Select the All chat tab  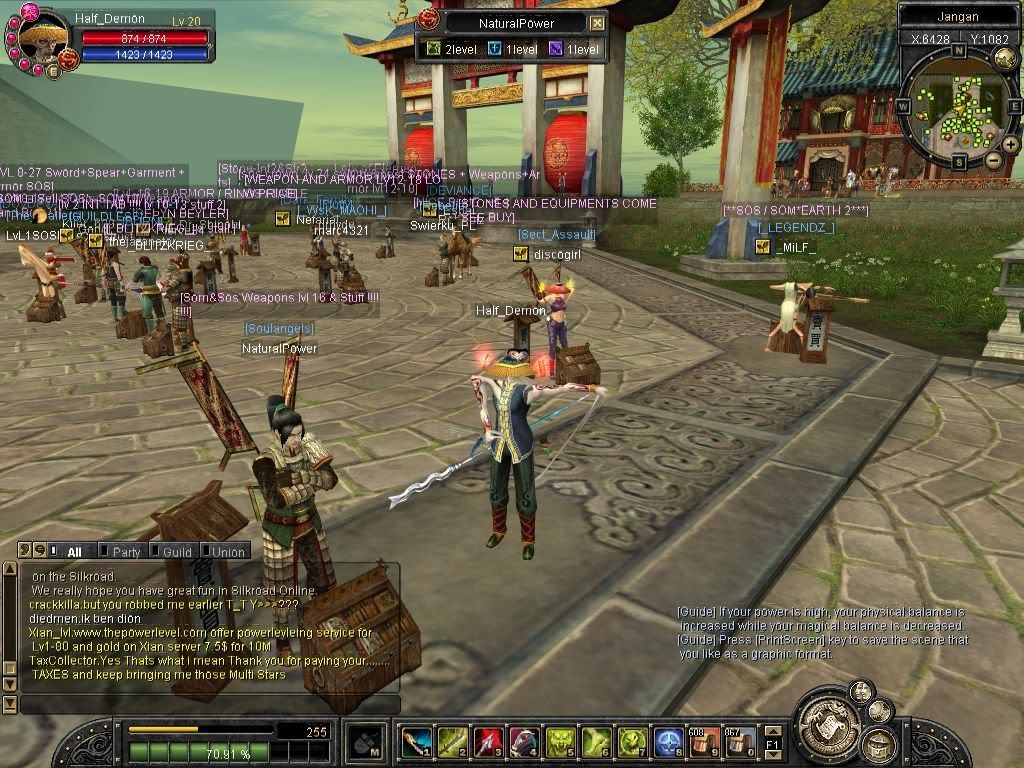click(x=73, y=551)
